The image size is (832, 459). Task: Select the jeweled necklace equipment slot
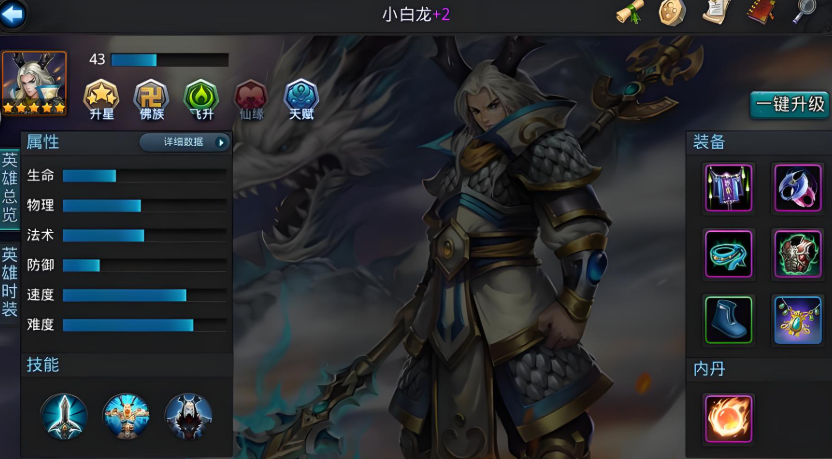797,320
